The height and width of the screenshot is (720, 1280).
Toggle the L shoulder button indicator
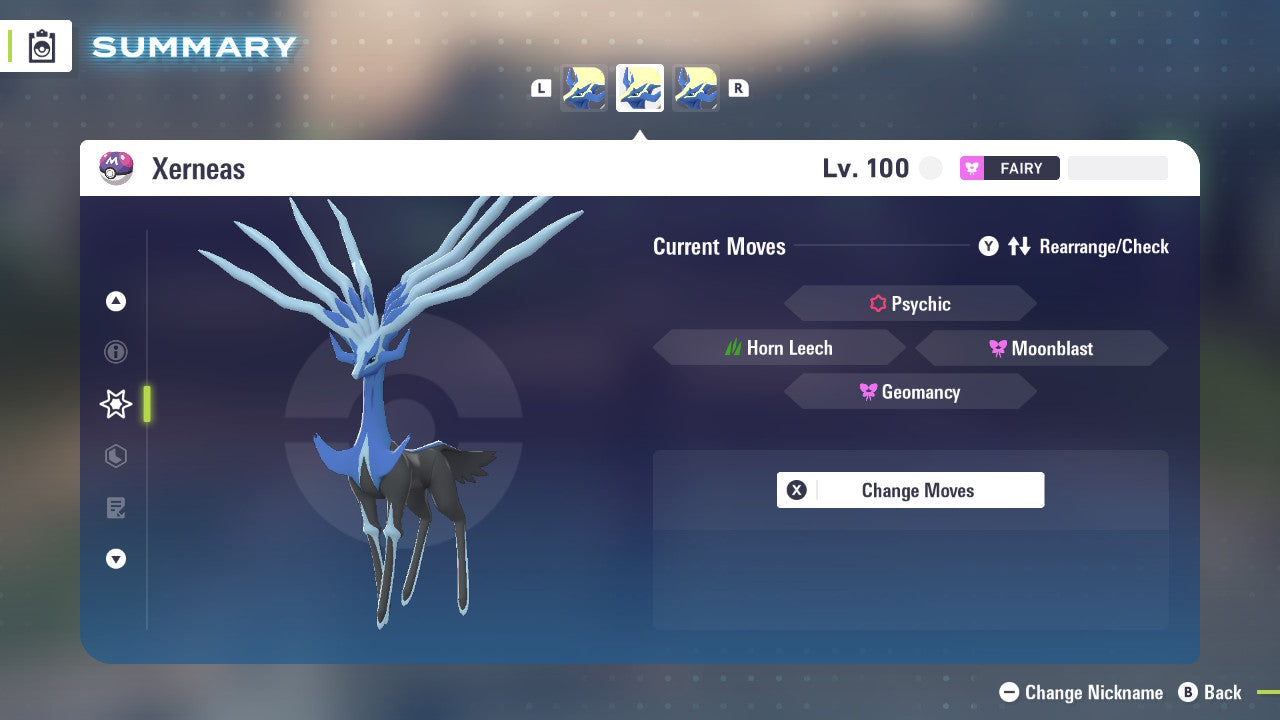[x=541, y=88]
